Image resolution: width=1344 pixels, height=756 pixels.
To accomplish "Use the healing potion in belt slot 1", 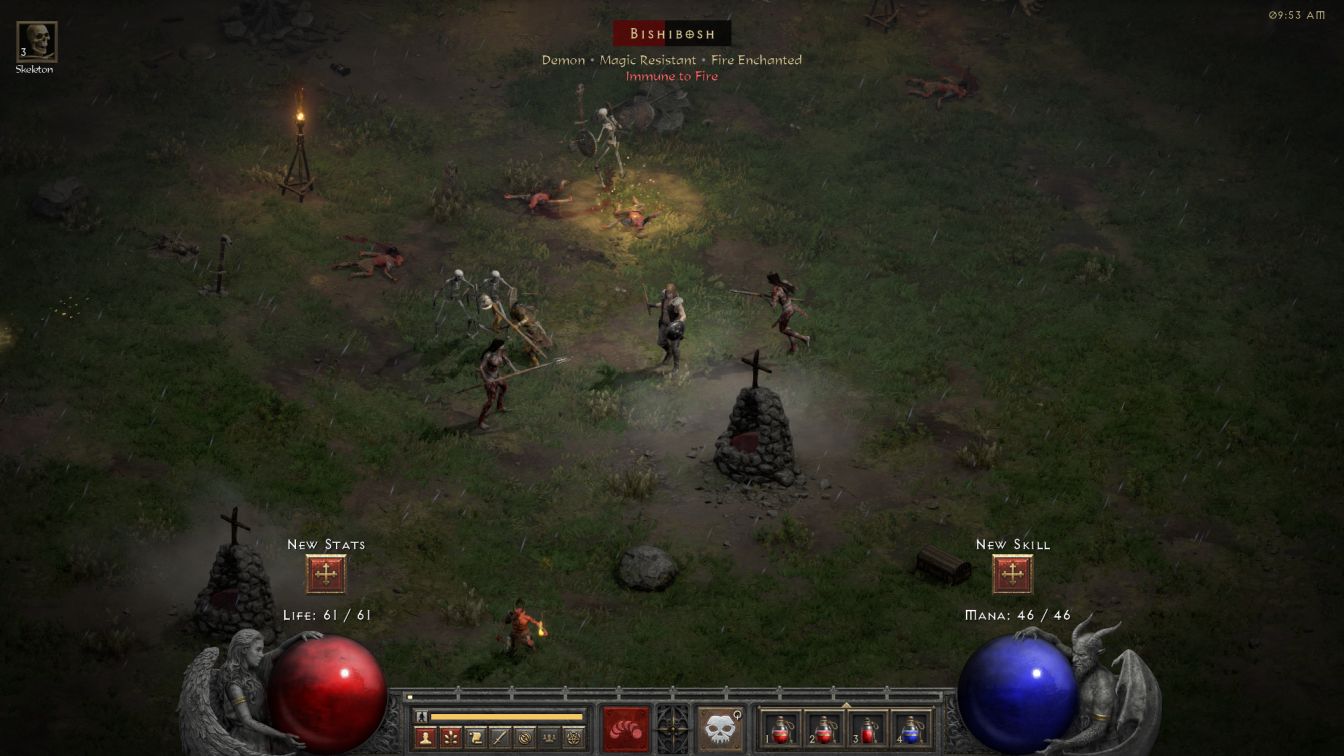I will [x=780, y=730].
